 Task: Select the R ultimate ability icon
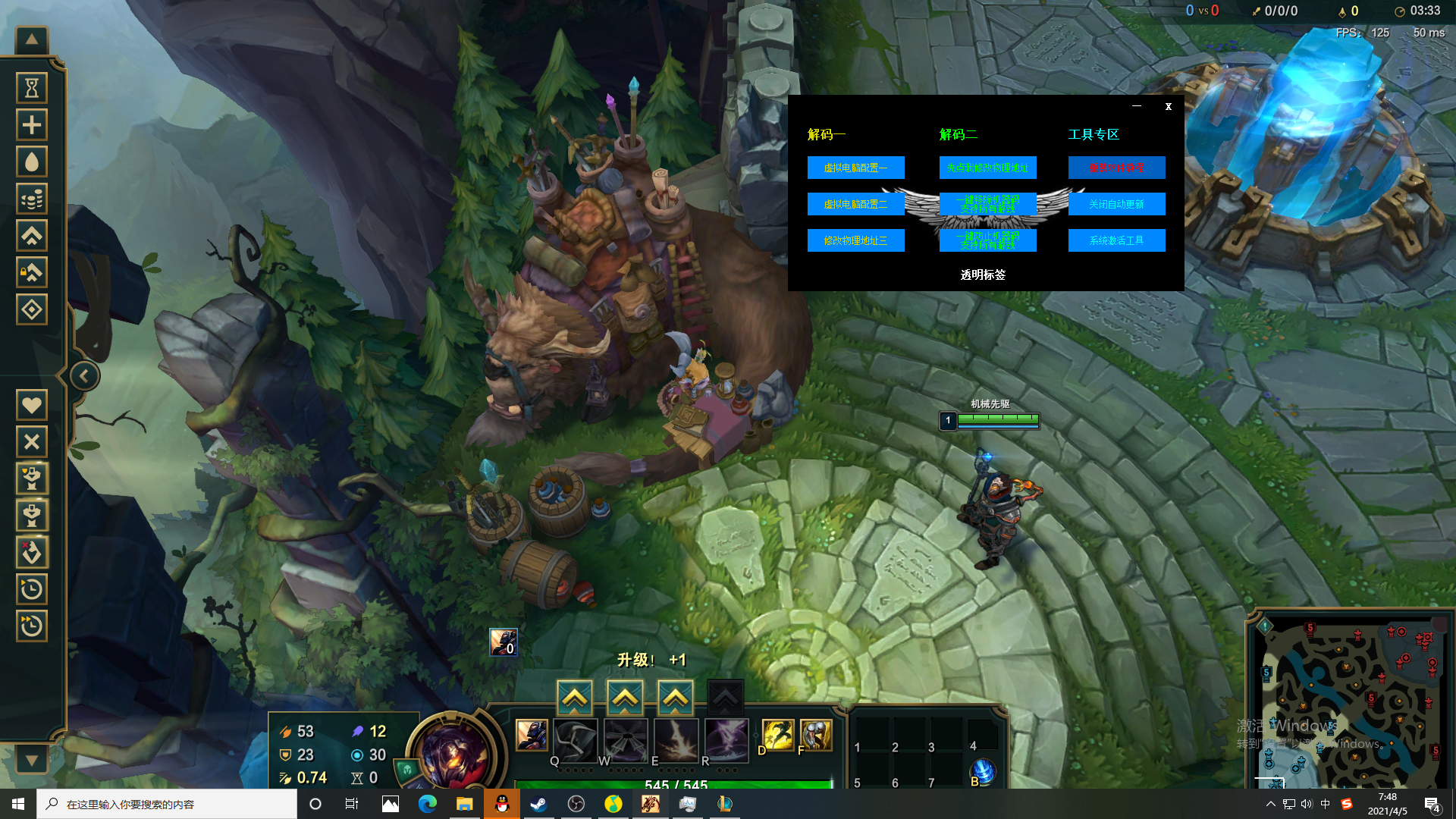(x=726, y=739)
